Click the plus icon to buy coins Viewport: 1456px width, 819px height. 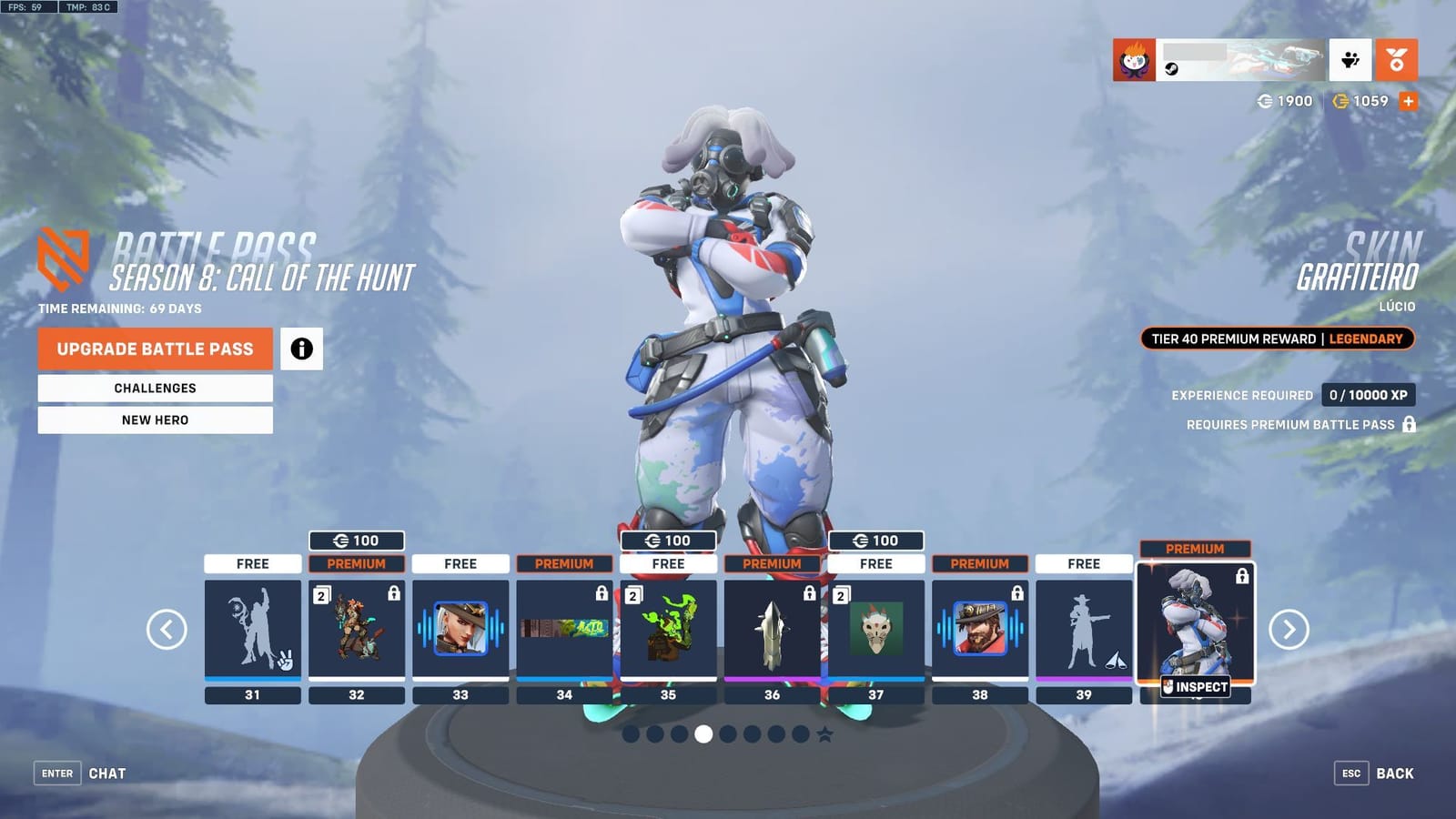pyautogui.click(x=1408, y=101)
